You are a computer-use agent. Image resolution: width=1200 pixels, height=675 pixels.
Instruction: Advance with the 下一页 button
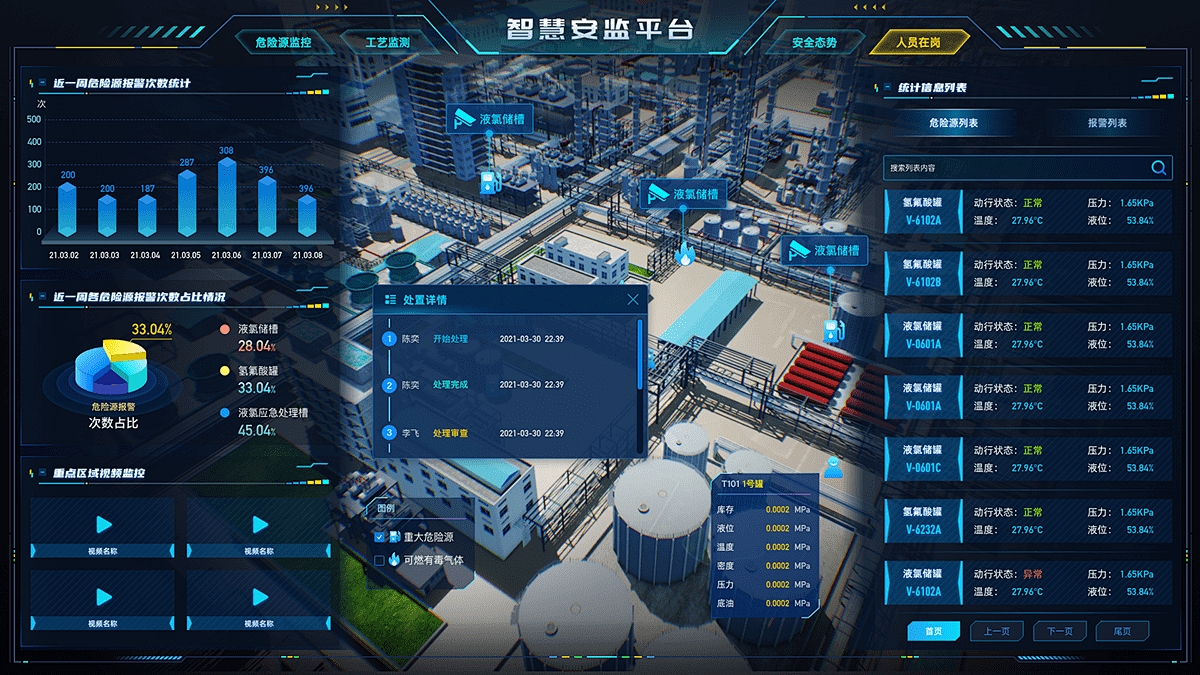coord(1059,631)
